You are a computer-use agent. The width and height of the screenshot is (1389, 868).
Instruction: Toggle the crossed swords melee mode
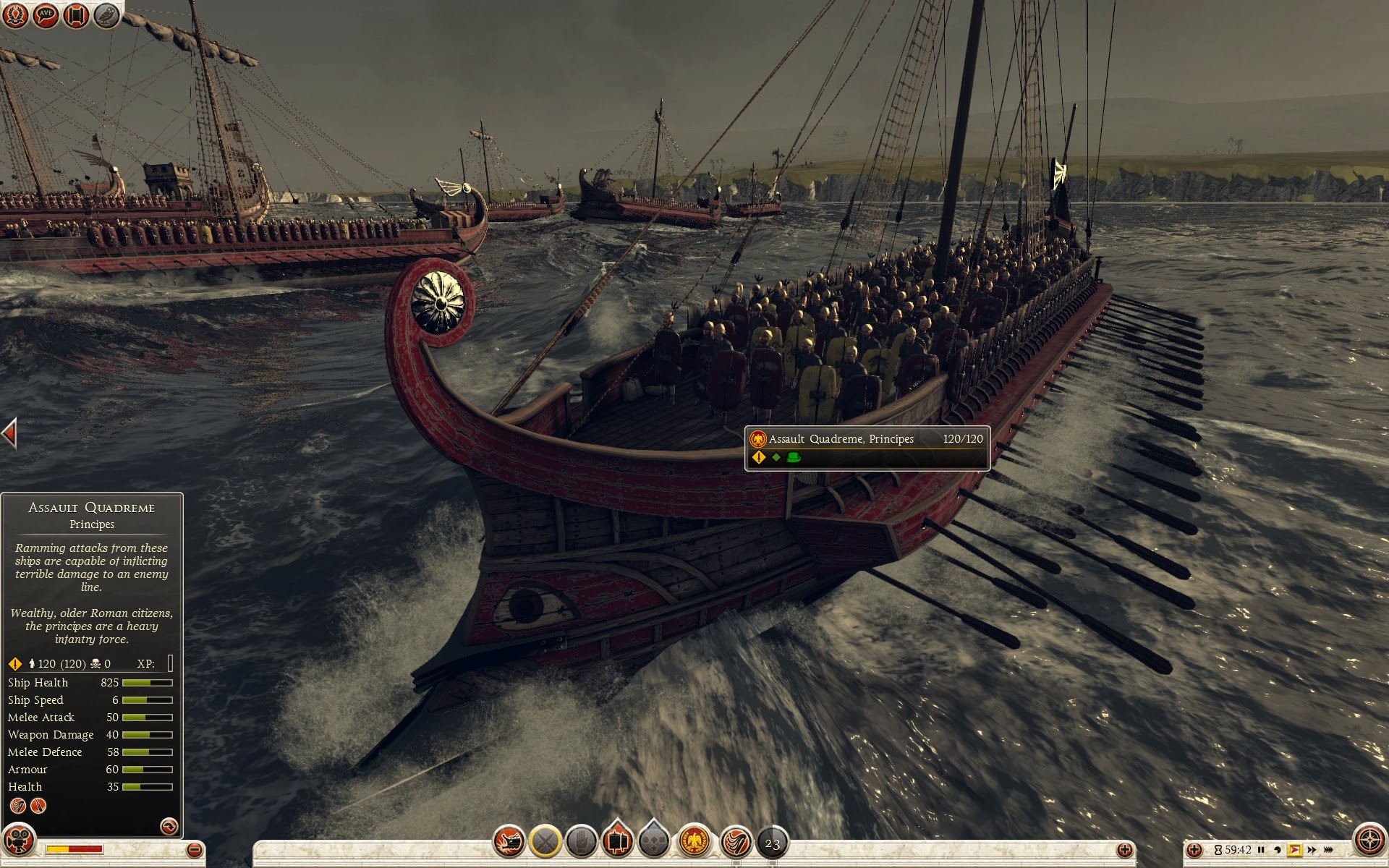click(545, 842)
